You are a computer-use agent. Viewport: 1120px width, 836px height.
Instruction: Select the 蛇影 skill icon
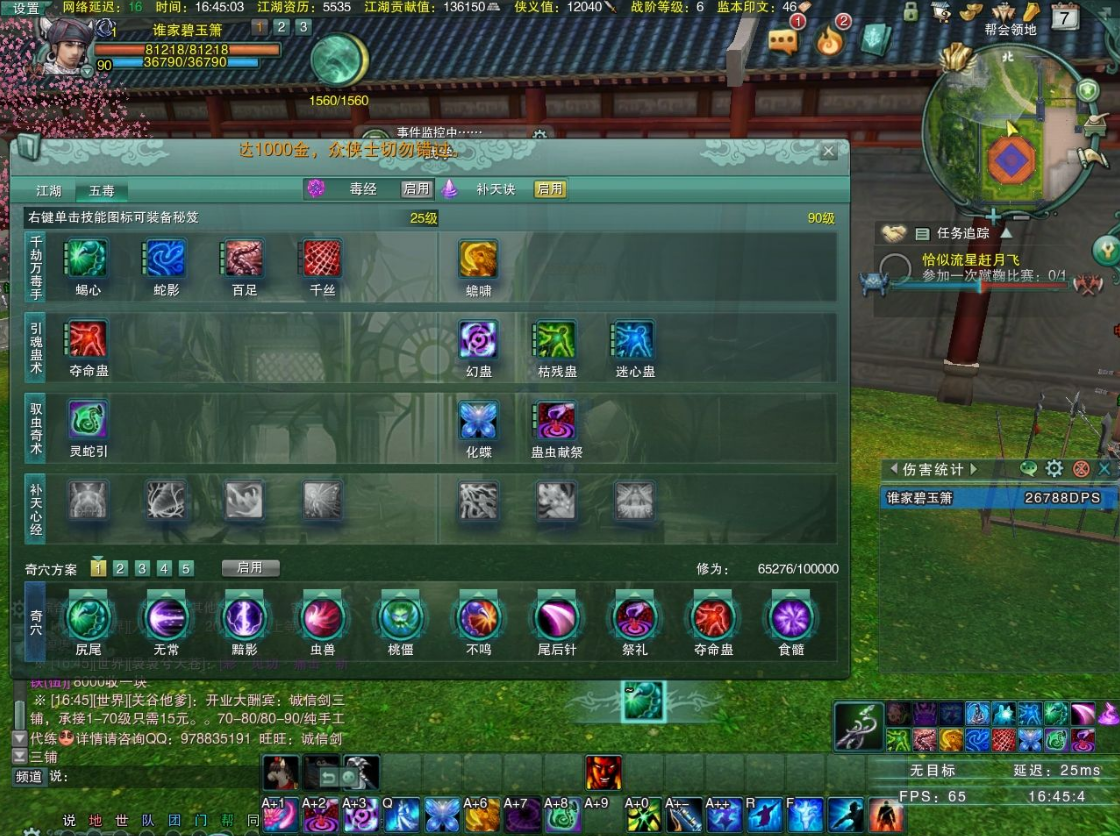click(x=167, y=258)
